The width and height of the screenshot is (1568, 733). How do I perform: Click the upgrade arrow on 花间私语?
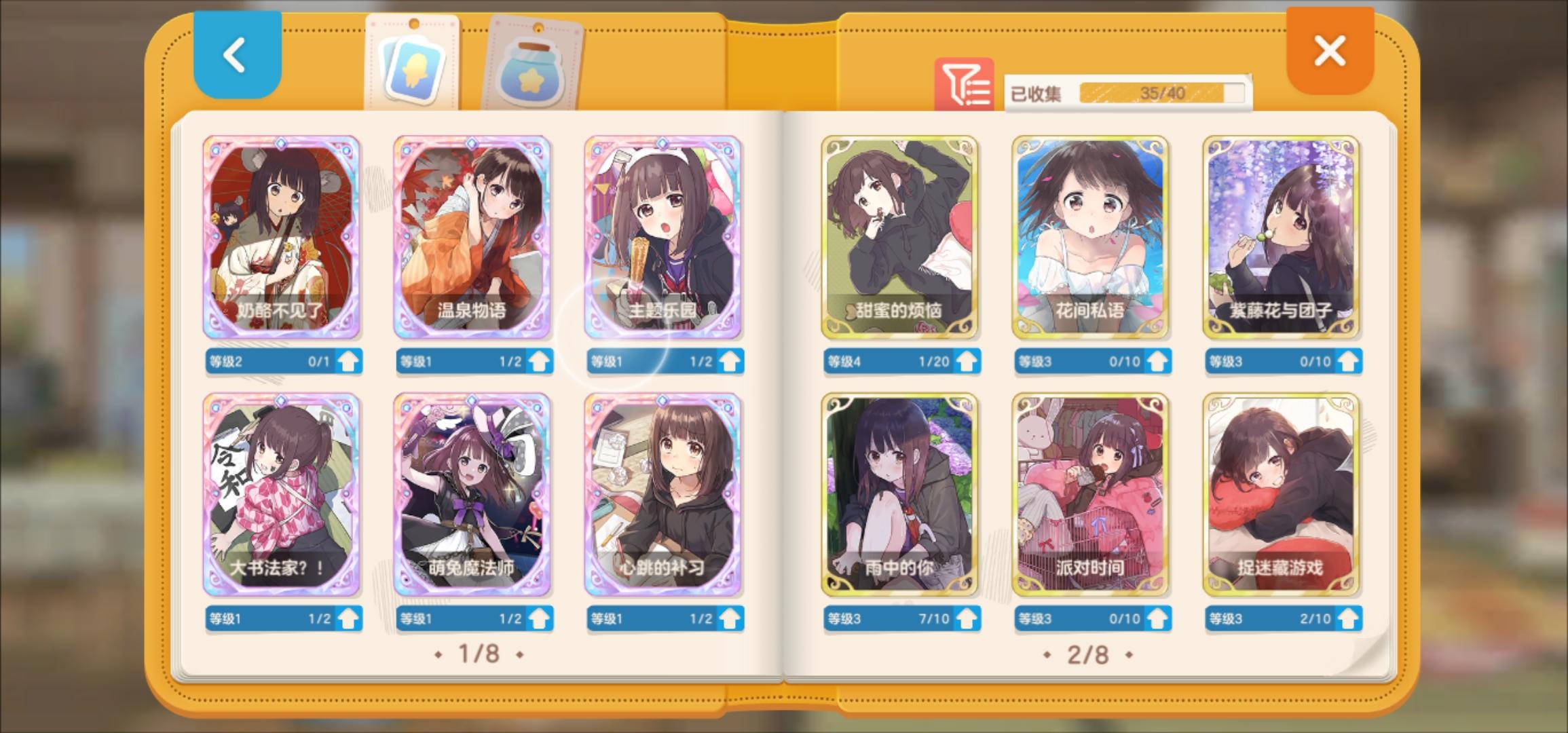[1158, 361]
